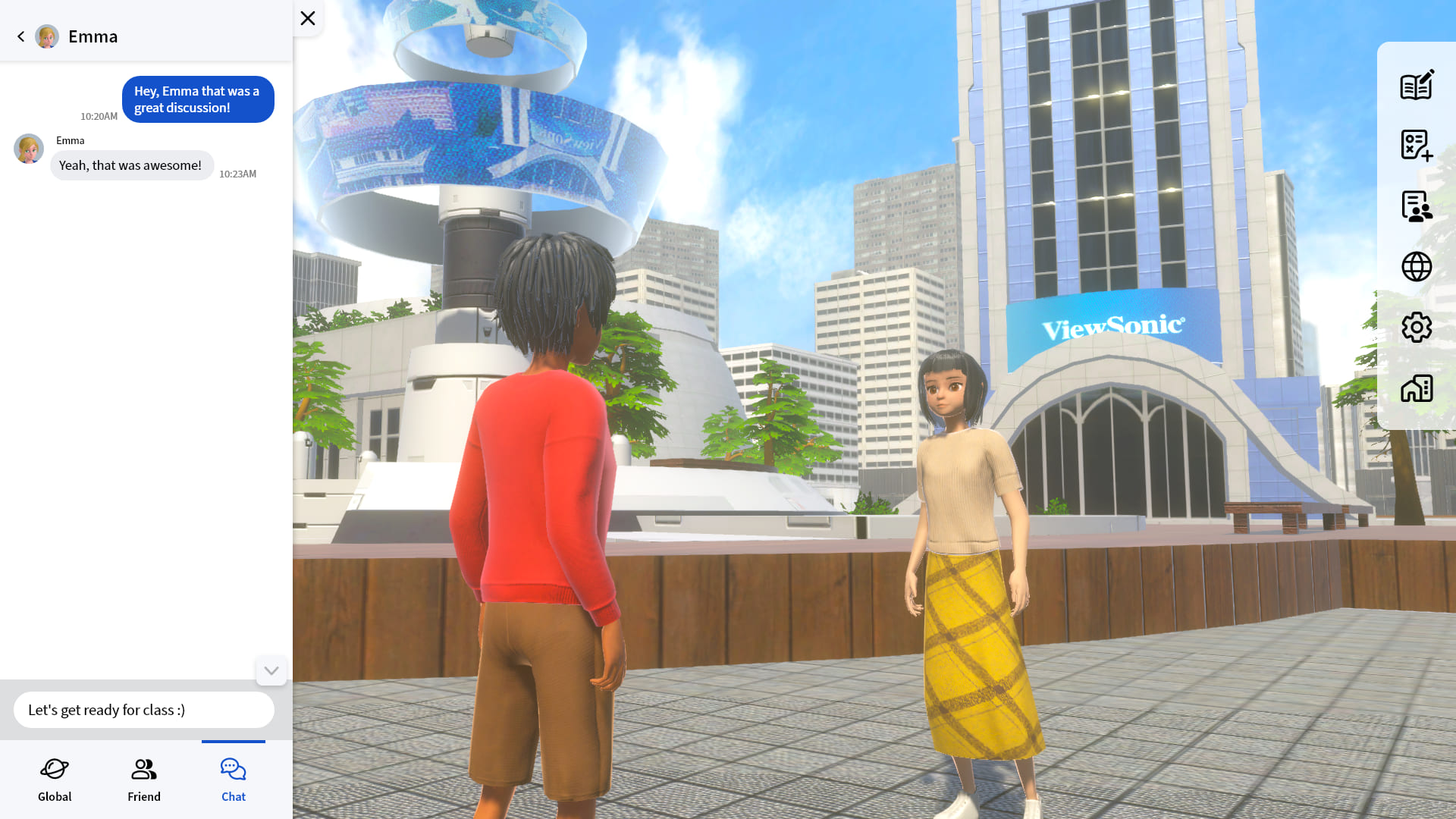Close the chat panel
The image size is (1456, 819).
pyautogui.click(x=308, y=18)
